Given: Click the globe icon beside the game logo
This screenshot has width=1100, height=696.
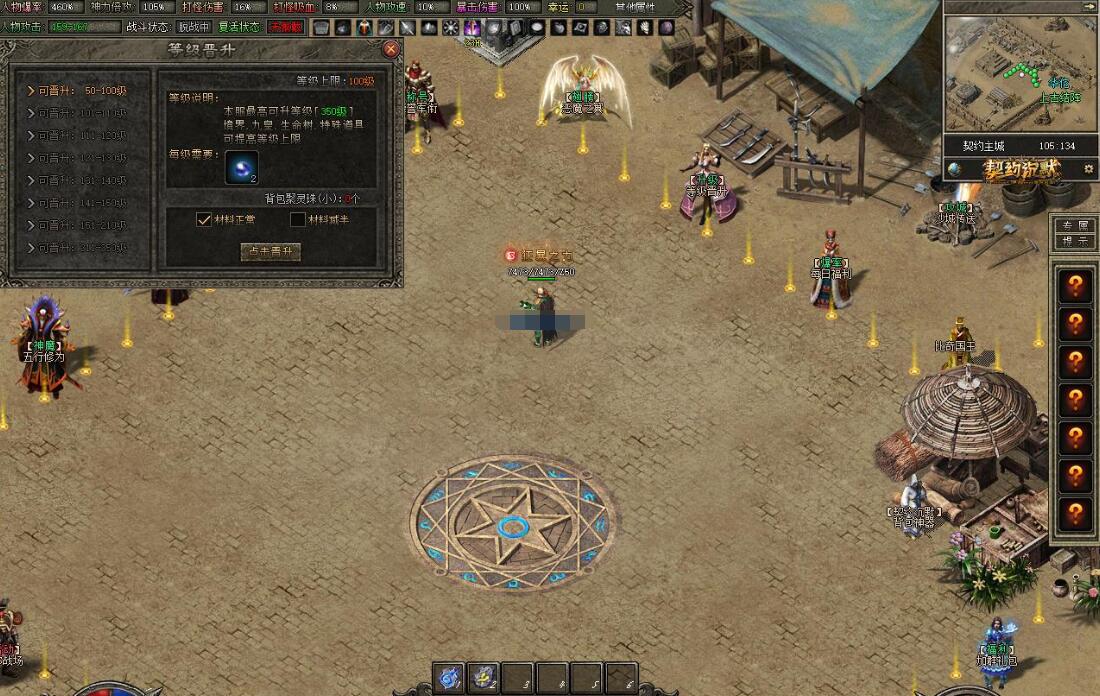Looking at the screenshot, I should (955, 169).
